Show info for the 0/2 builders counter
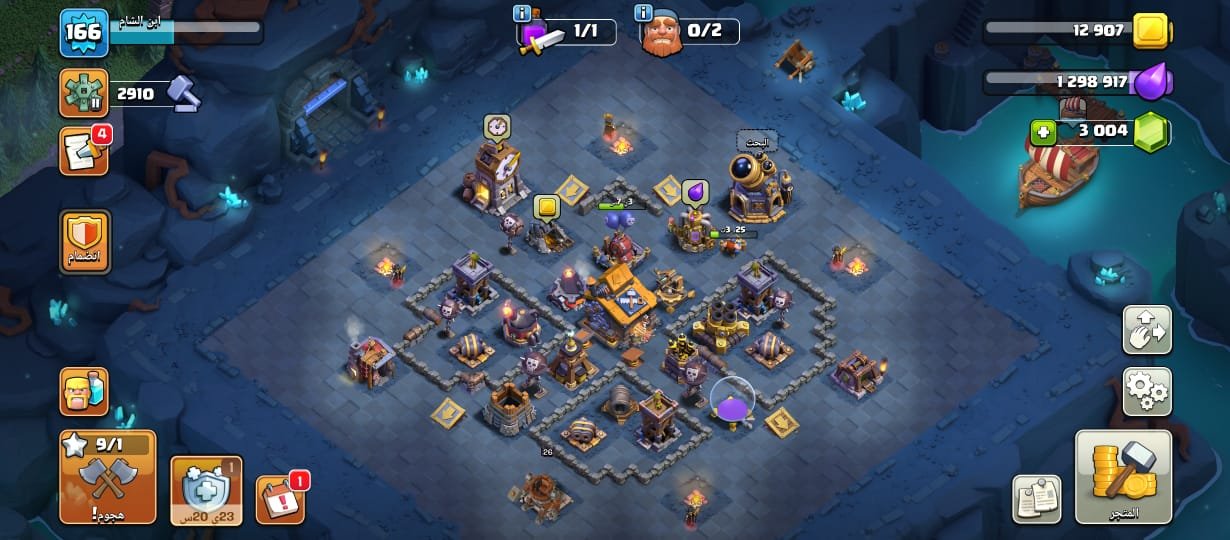1230x540 pixels. pyautogui.click(x=645, y=13)
